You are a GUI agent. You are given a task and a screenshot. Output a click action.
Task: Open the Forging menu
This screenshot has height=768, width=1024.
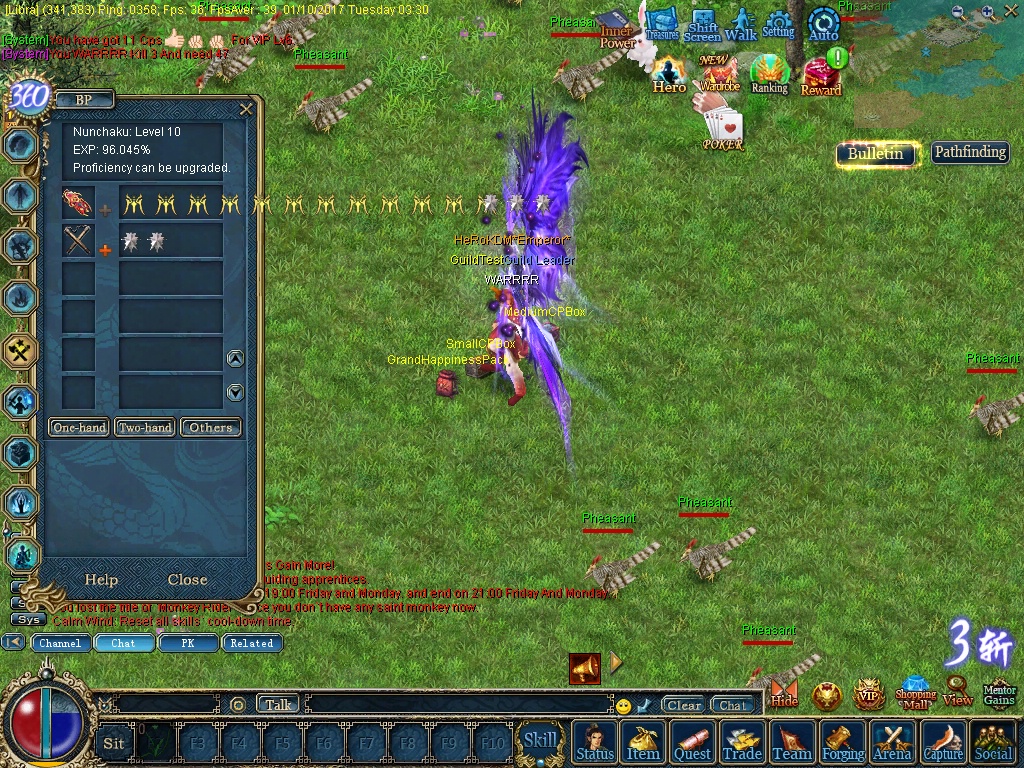click(843, 742)
